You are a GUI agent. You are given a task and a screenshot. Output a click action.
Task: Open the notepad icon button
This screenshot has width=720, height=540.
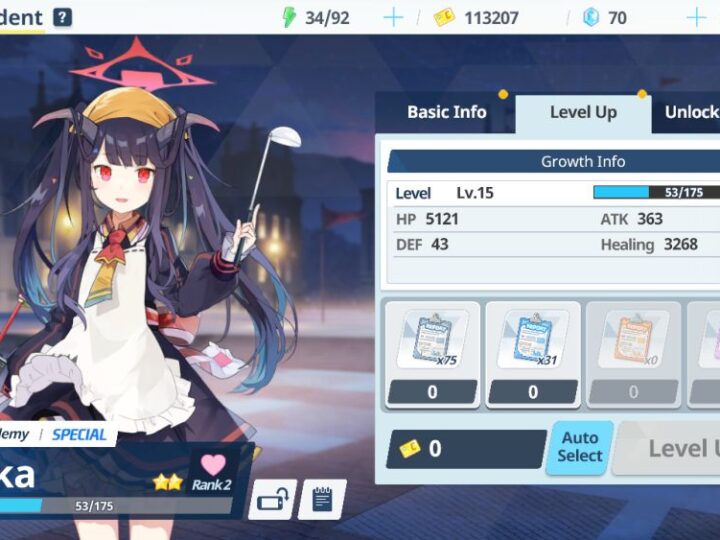point(322,499)
